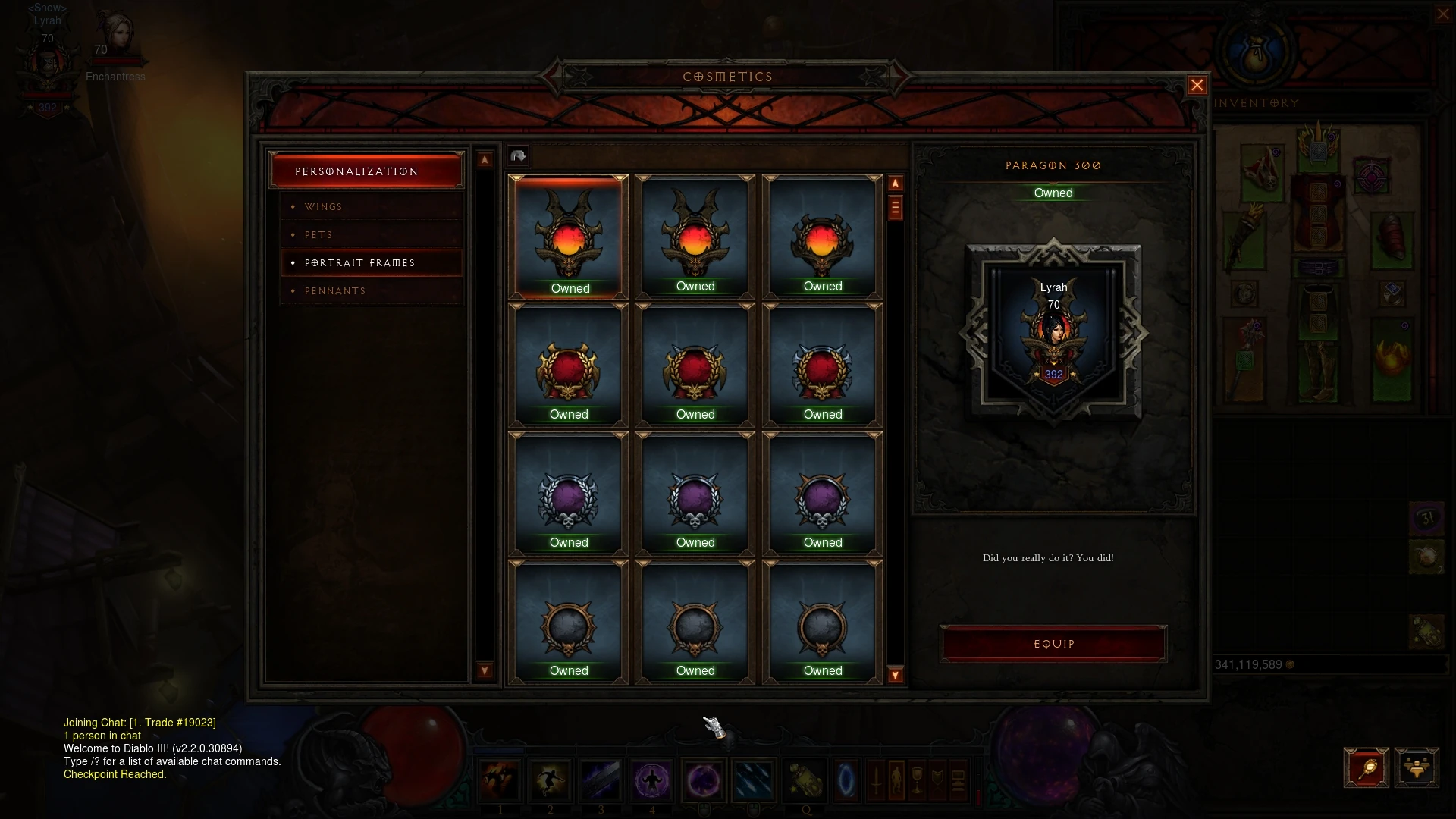The height and width of the screenshot is (819, 1456).
Task: Click the spectral blade skill in slot 3
Action: click(601, 778)
